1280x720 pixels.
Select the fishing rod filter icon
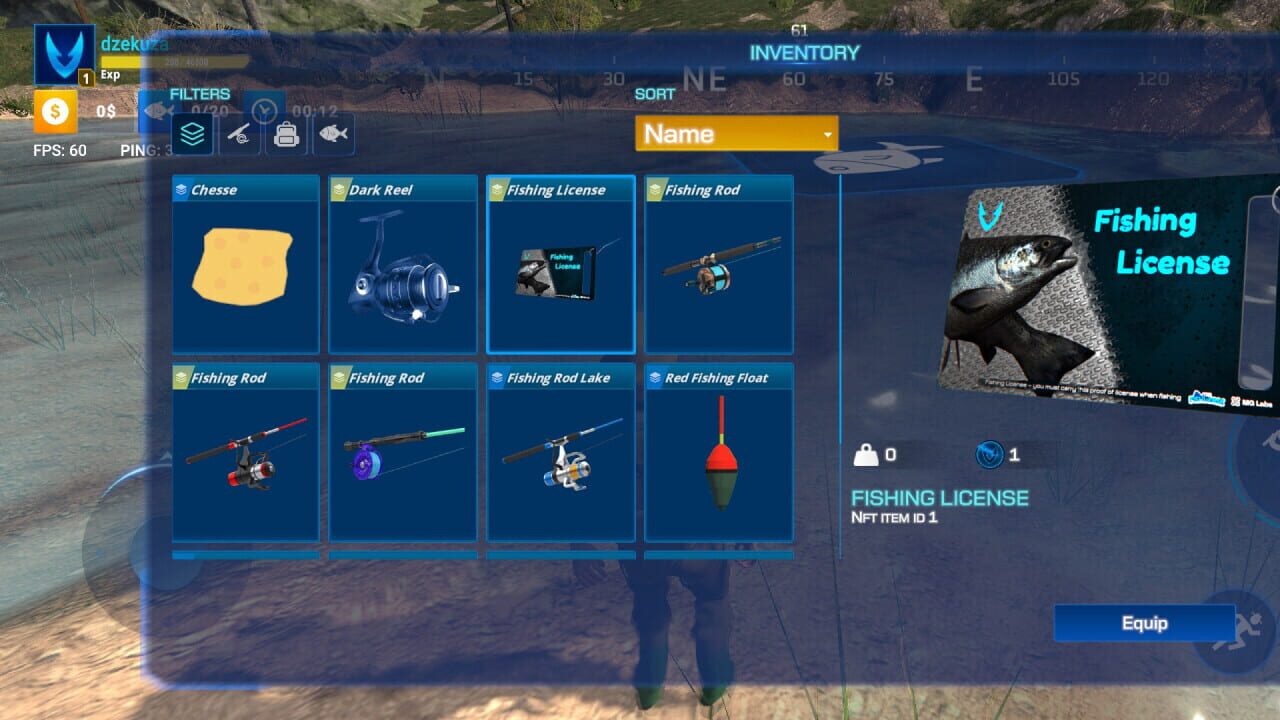tap(237, 133)
